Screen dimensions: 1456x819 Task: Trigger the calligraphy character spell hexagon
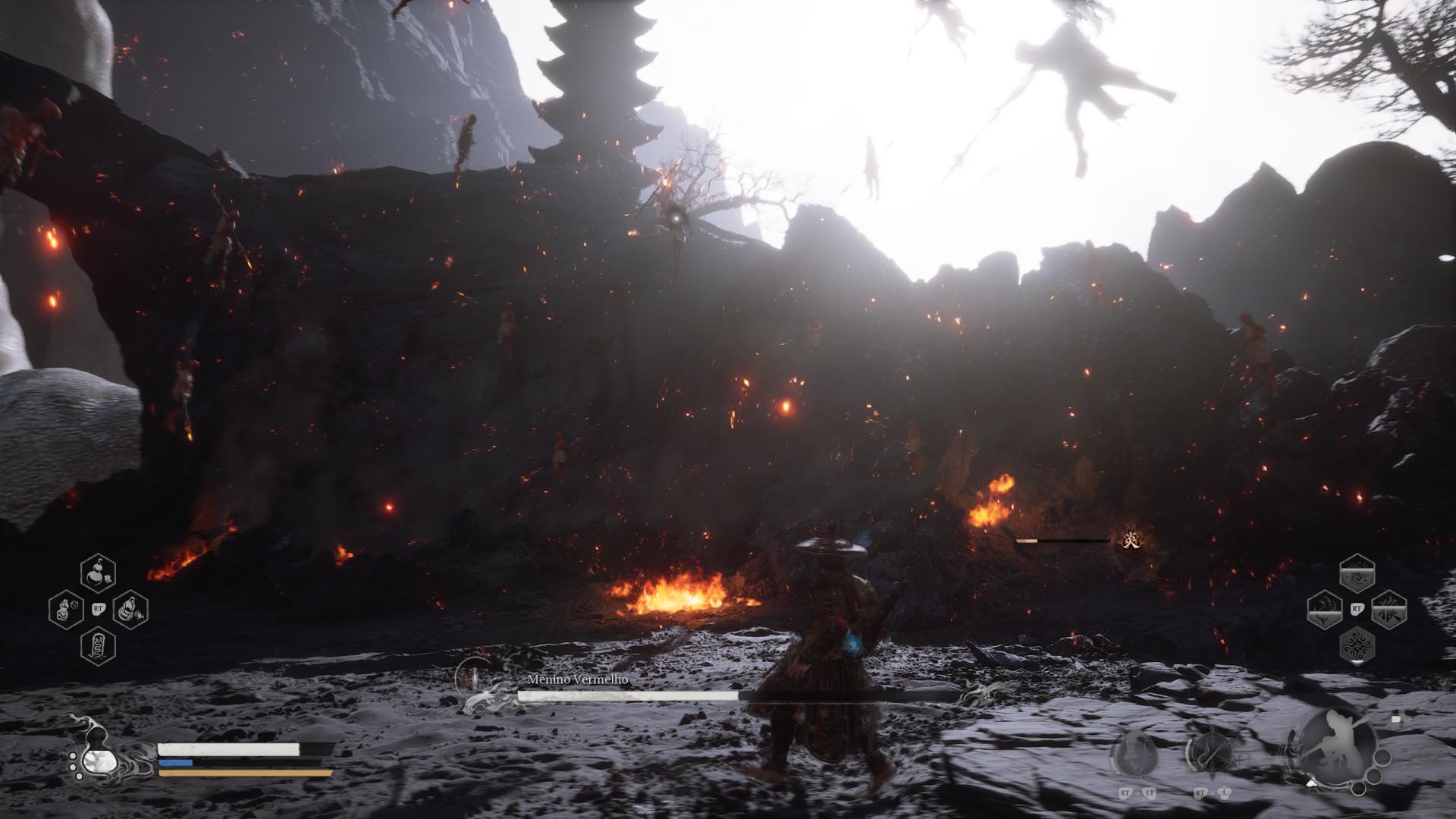[1389, 610]
